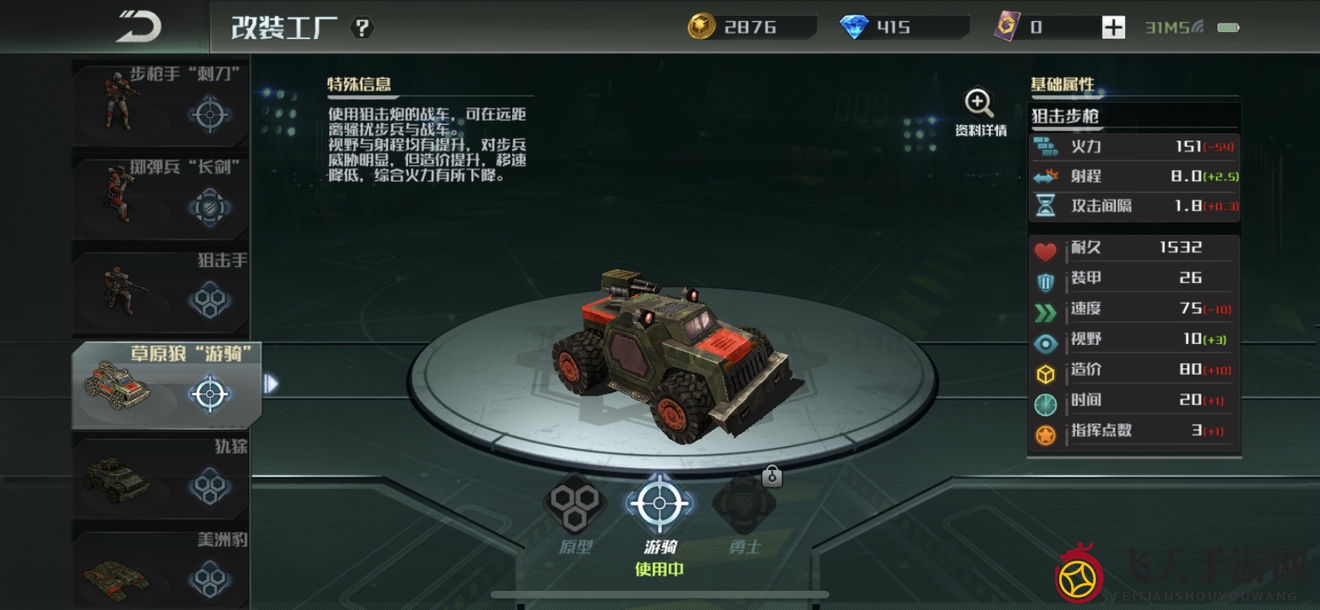Select the 草原狼“游骑” vehicle row
The image size is (1320, 610).
click(165, 385)
